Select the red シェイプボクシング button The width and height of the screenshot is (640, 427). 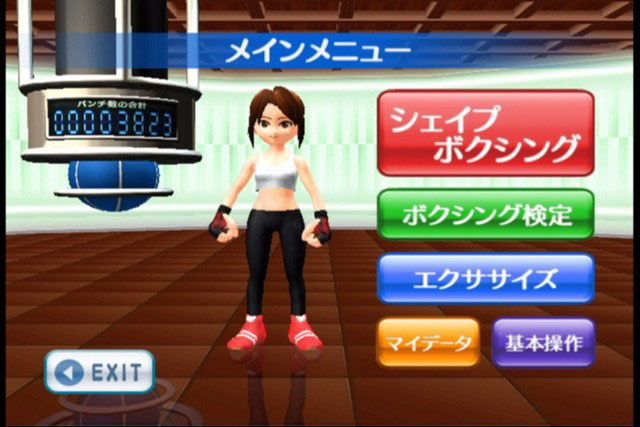(486, 133)
